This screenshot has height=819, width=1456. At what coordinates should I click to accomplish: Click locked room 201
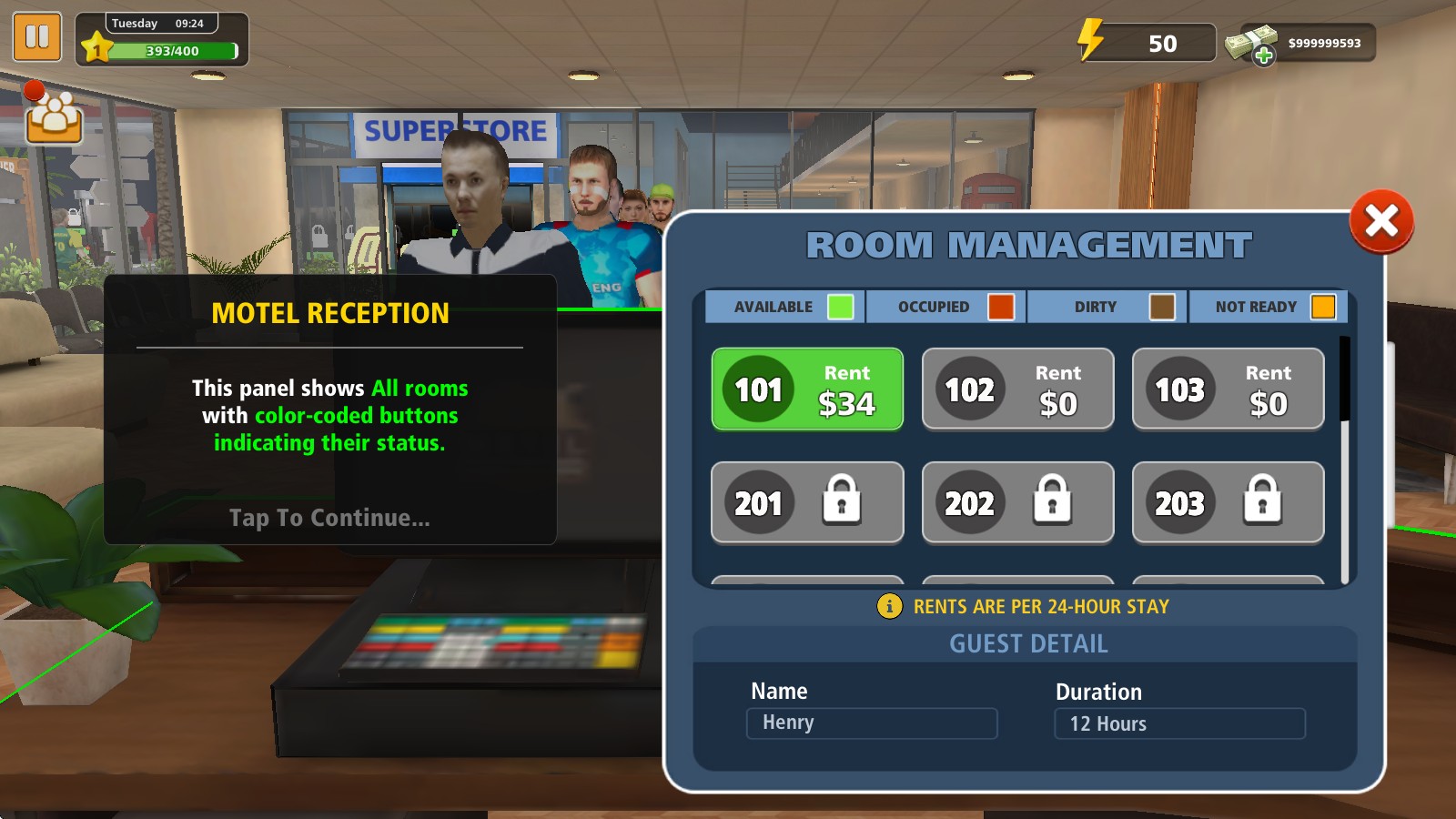tap(807, 502)
